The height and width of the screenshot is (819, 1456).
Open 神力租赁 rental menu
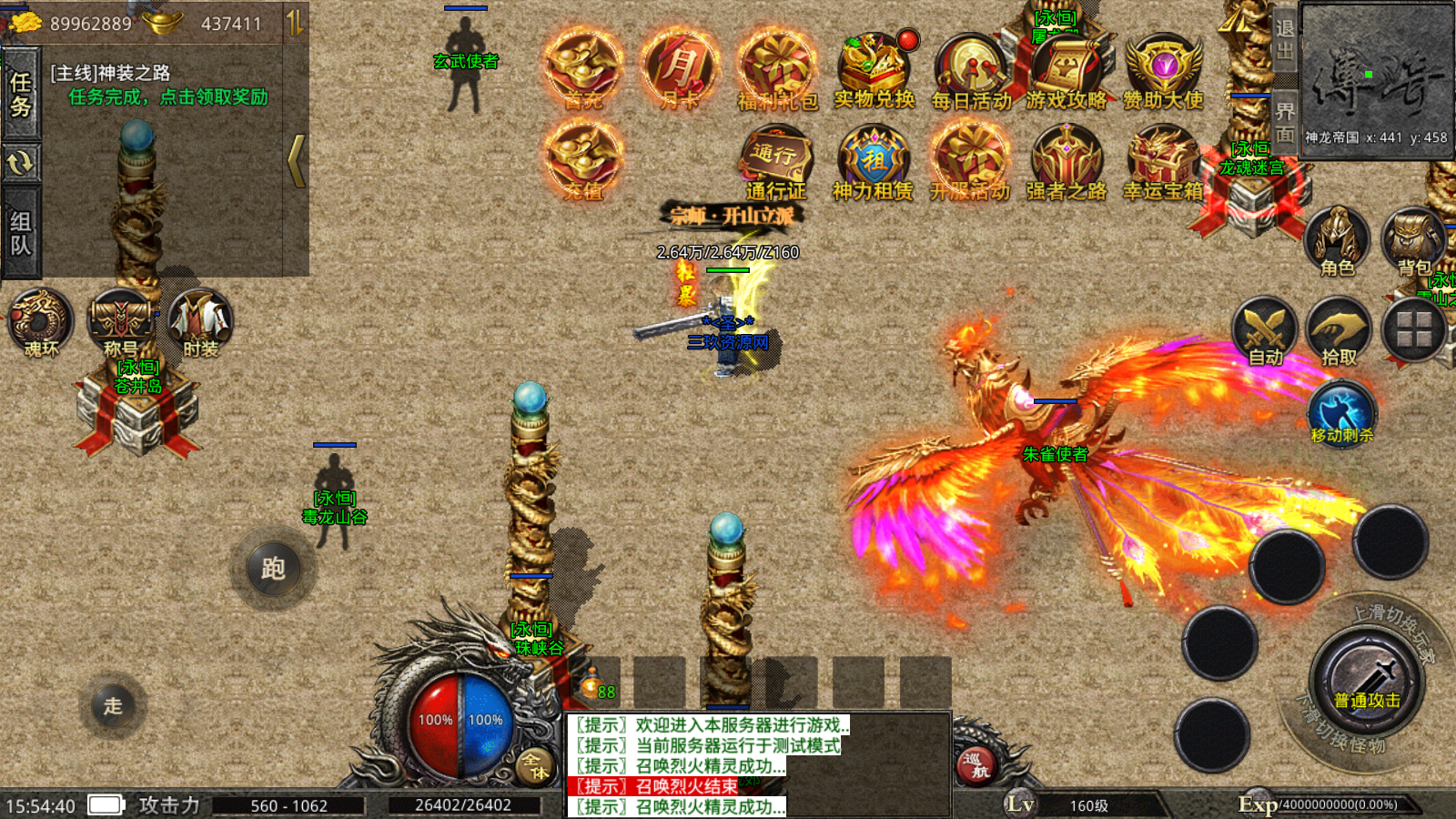[x=874, y=161]
